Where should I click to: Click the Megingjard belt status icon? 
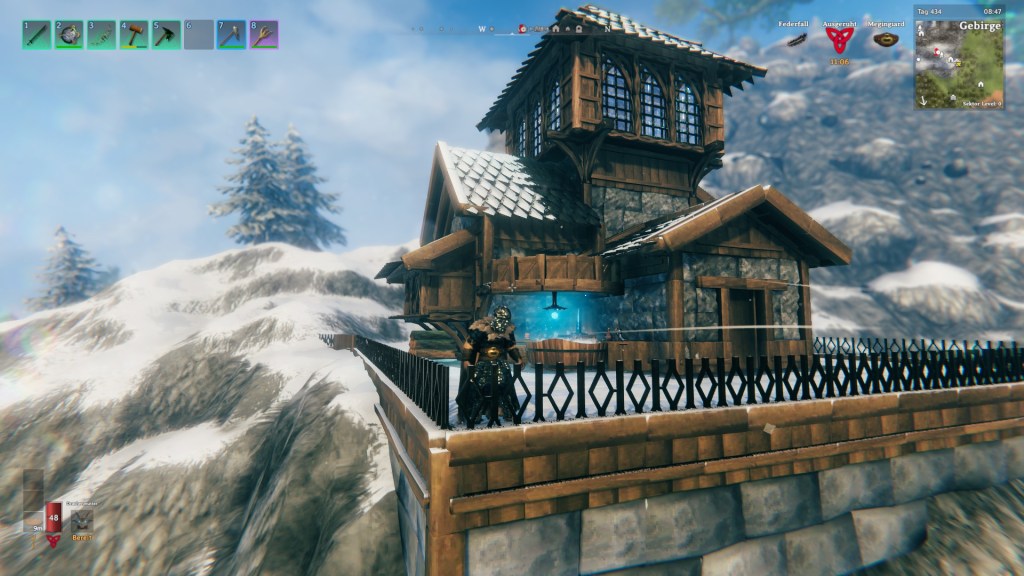click(884, 40)
